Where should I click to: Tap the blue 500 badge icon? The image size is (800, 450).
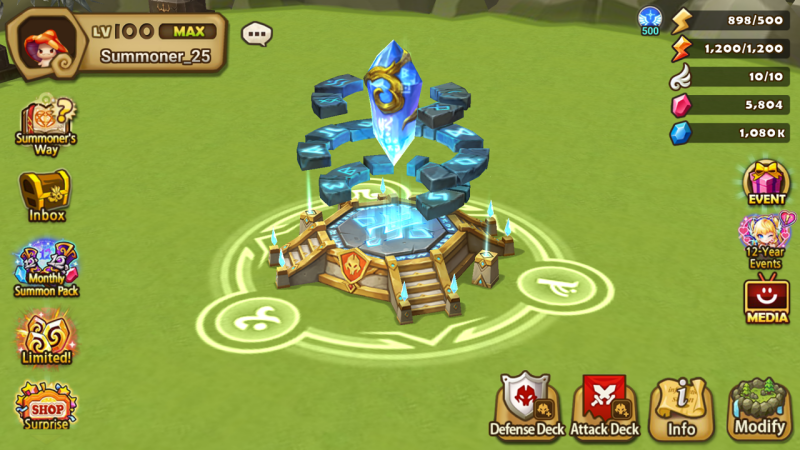coord(650,19)
